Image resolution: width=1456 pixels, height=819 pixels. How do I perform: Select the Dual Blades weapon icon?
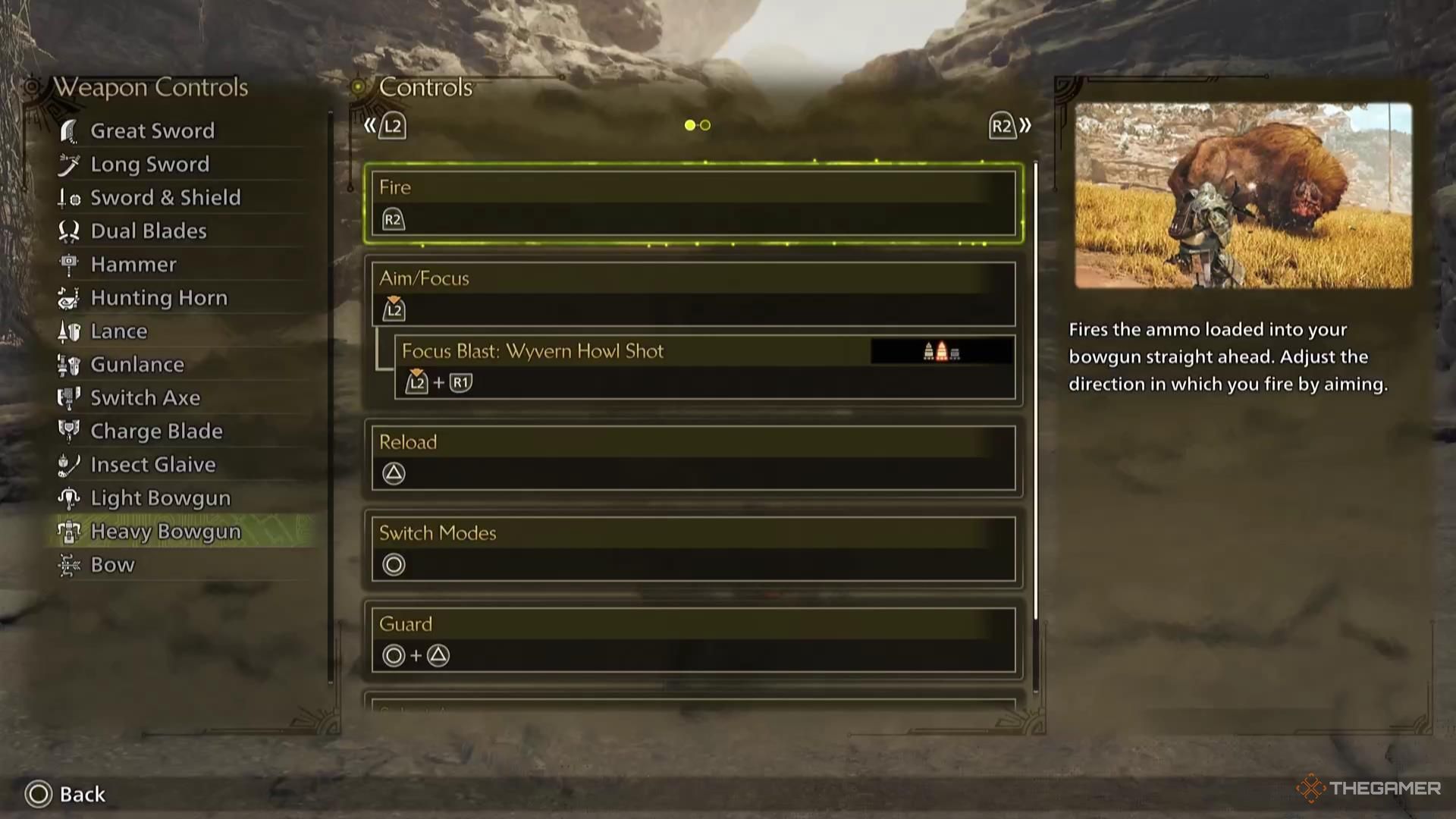pyautogui.click(x=70, y=231)
